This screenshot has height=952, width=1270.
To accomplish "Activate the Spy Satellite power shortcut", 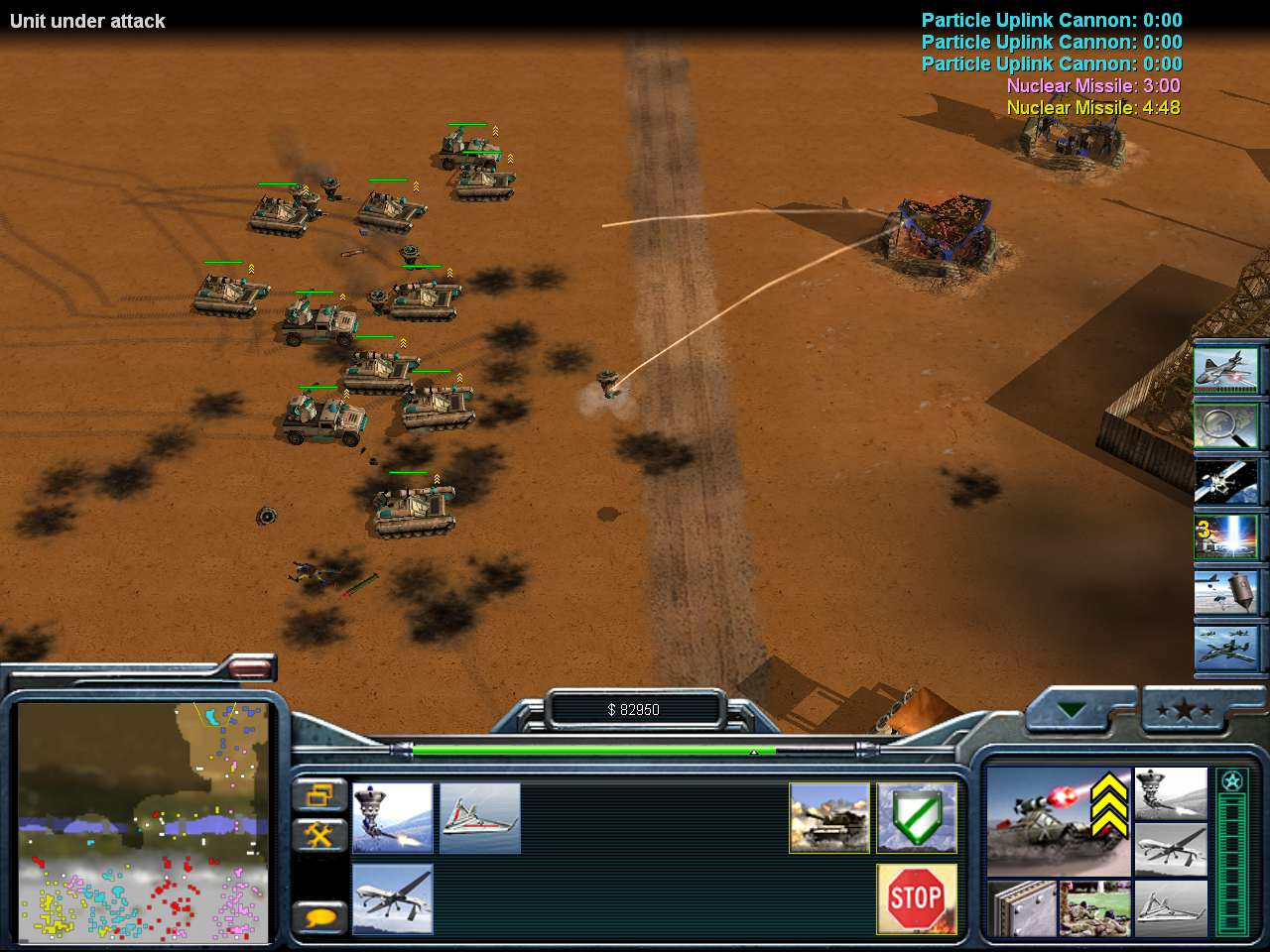I will 1226,482.
